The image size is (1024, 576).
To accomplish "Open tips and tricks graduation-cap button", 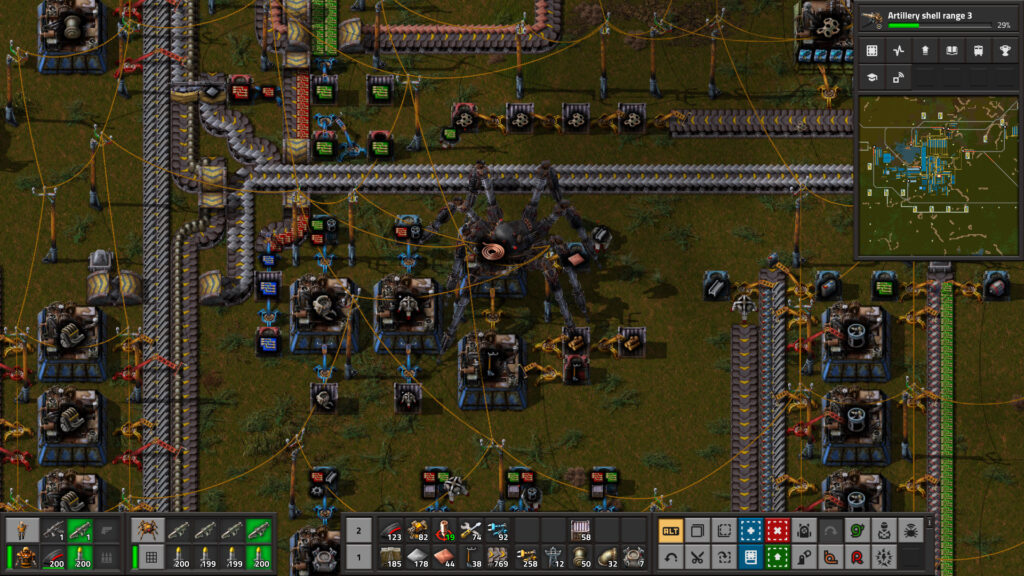I will tap(872, 77).
